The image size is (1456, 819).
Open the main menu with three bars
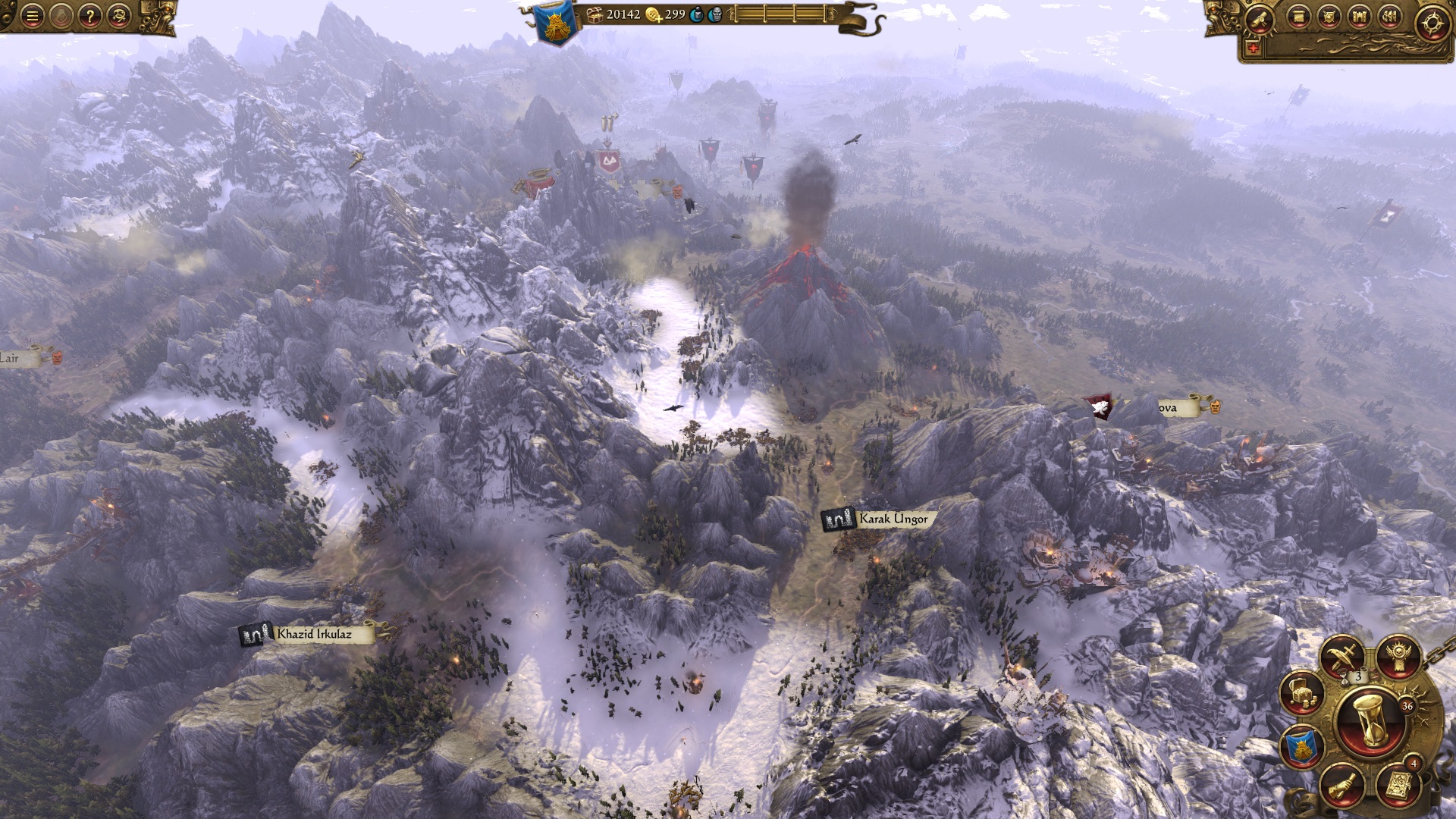click(32, 15)
